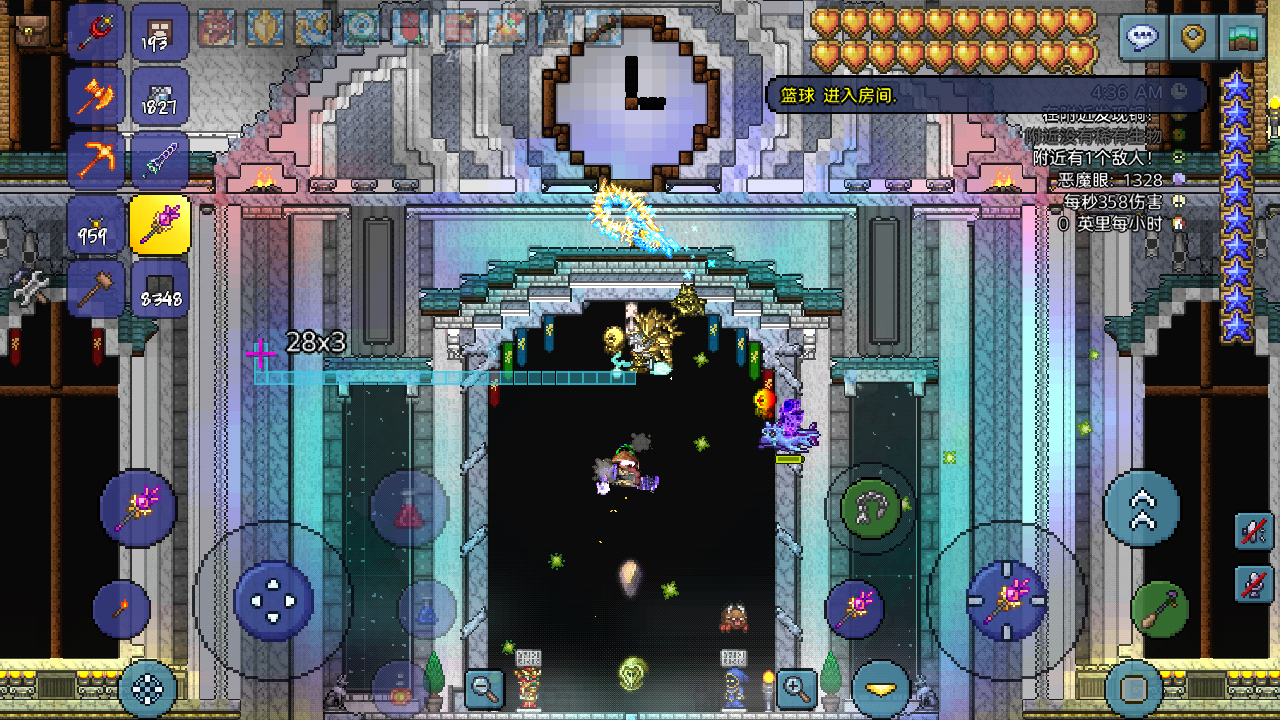Screen dimensions: 1280x720
Task: Tap the zoom-out magnifying glass button
Action: [483, 690]
